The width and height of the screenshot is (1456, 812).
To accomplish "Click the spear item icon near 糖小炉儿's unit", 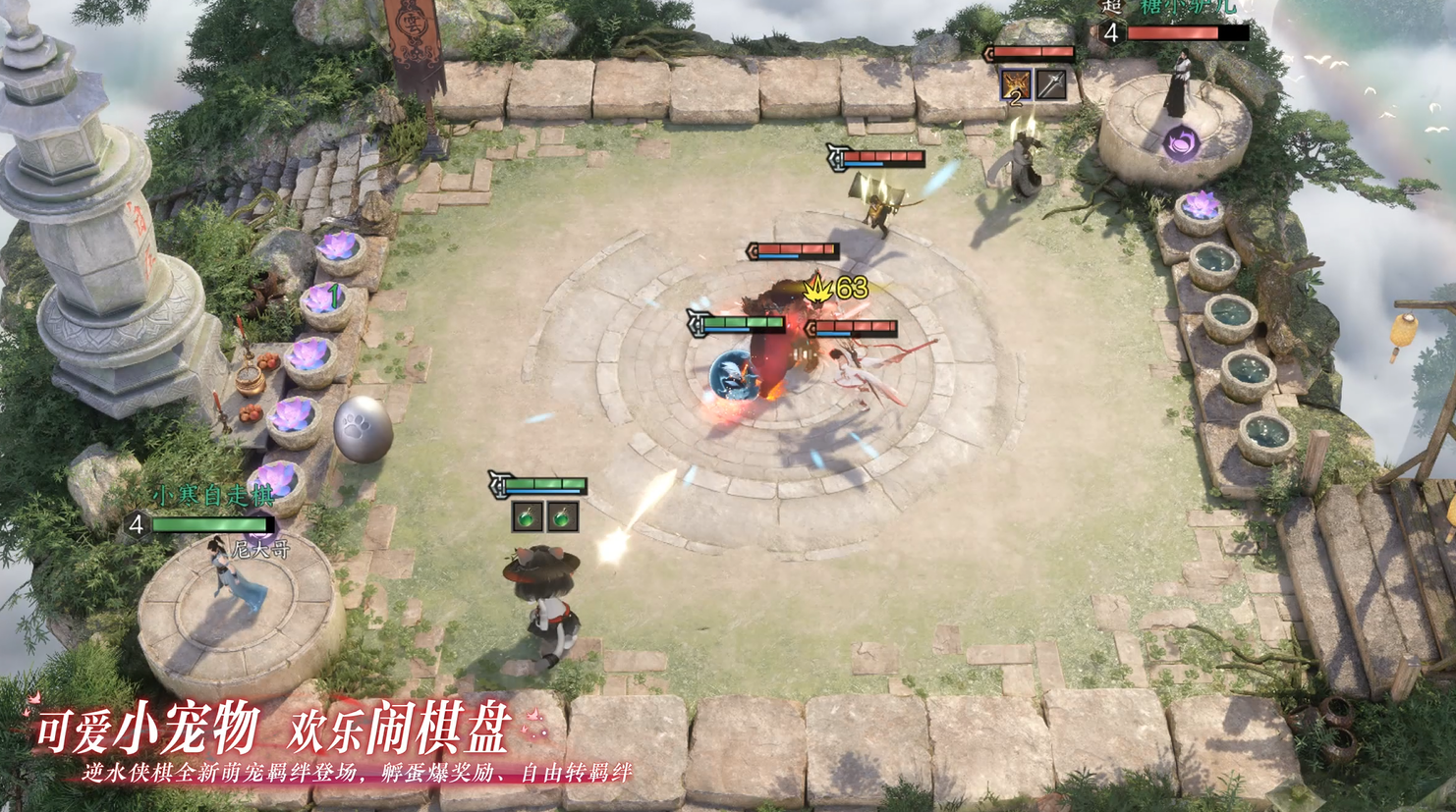I will click(1049, 84).
